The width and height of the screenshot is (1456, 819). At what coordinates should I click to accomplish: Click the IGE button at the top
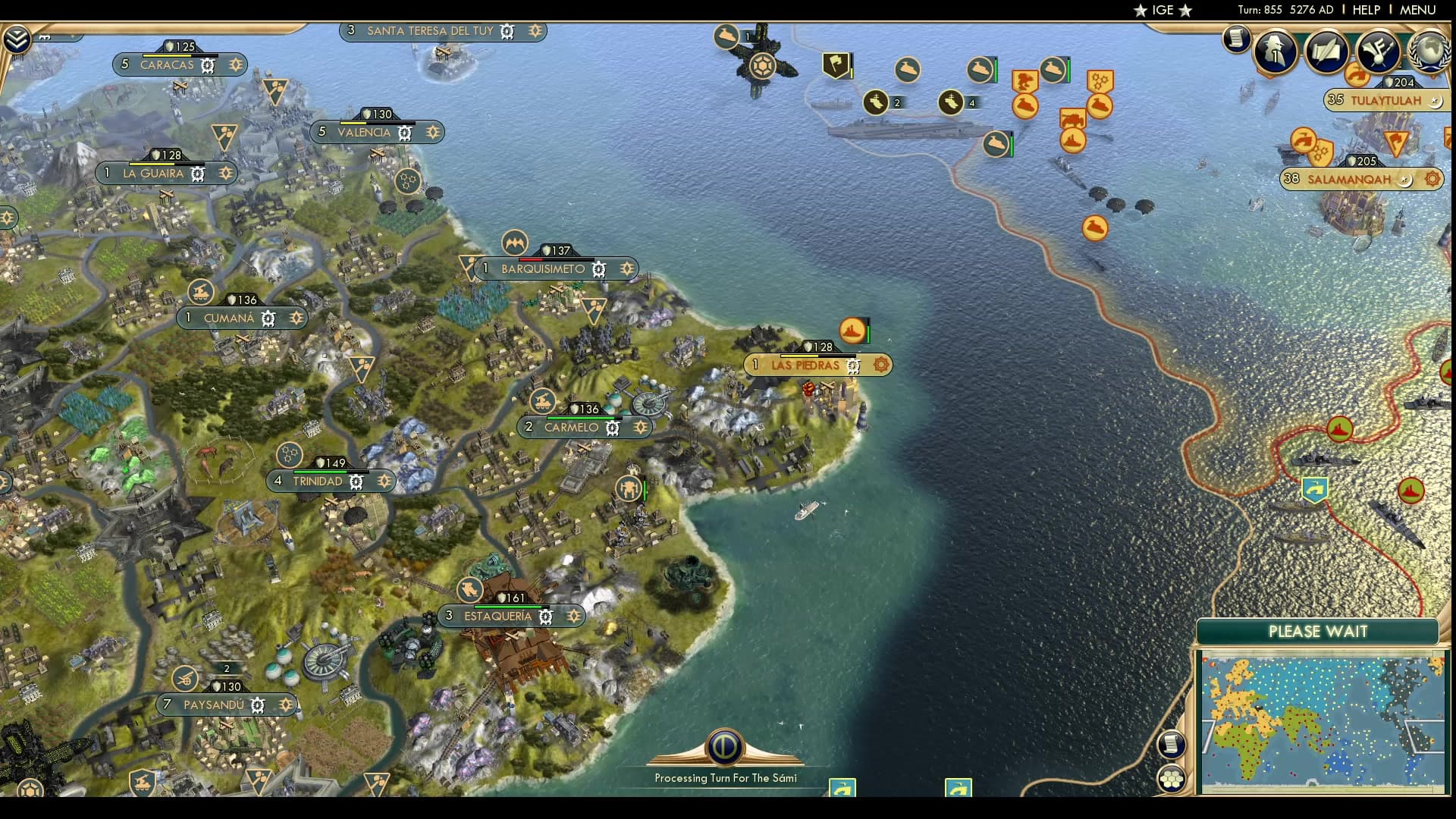point(1164,11)
